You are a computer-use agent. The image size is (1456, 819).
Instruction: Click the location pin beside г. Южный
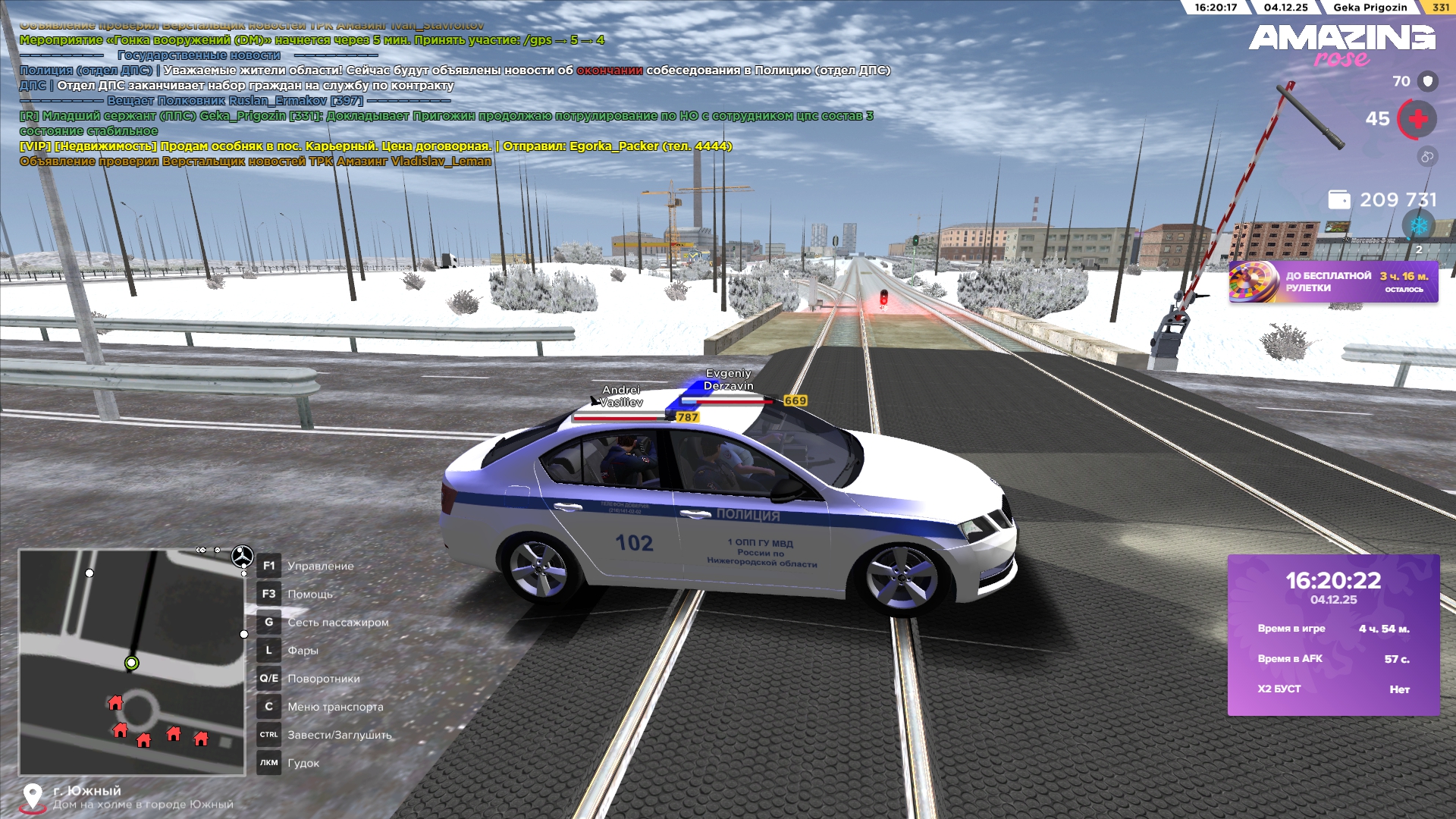[32, 796]
